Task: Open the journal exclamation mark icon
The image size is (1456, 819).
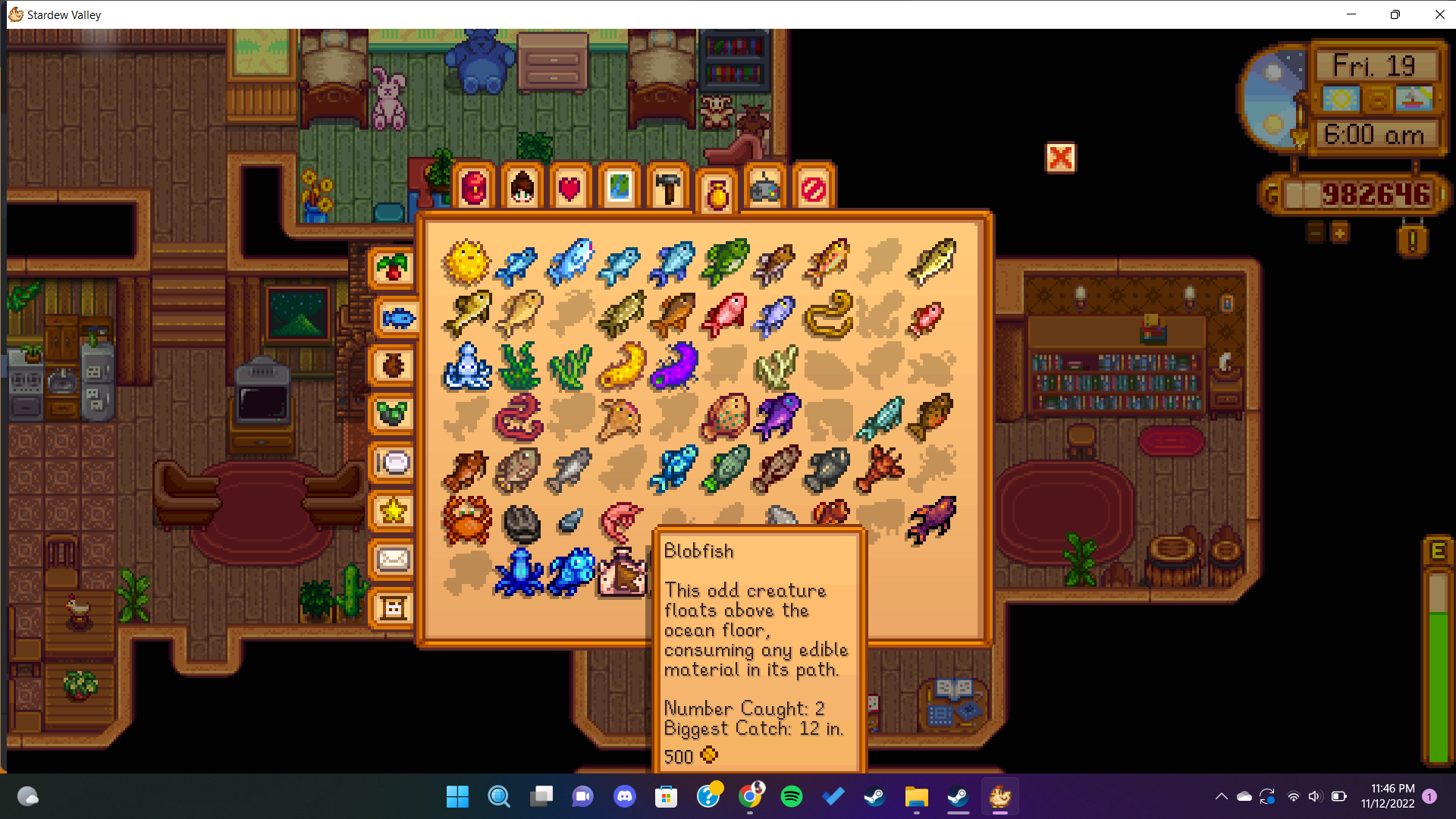Action: coord(1412,241)
